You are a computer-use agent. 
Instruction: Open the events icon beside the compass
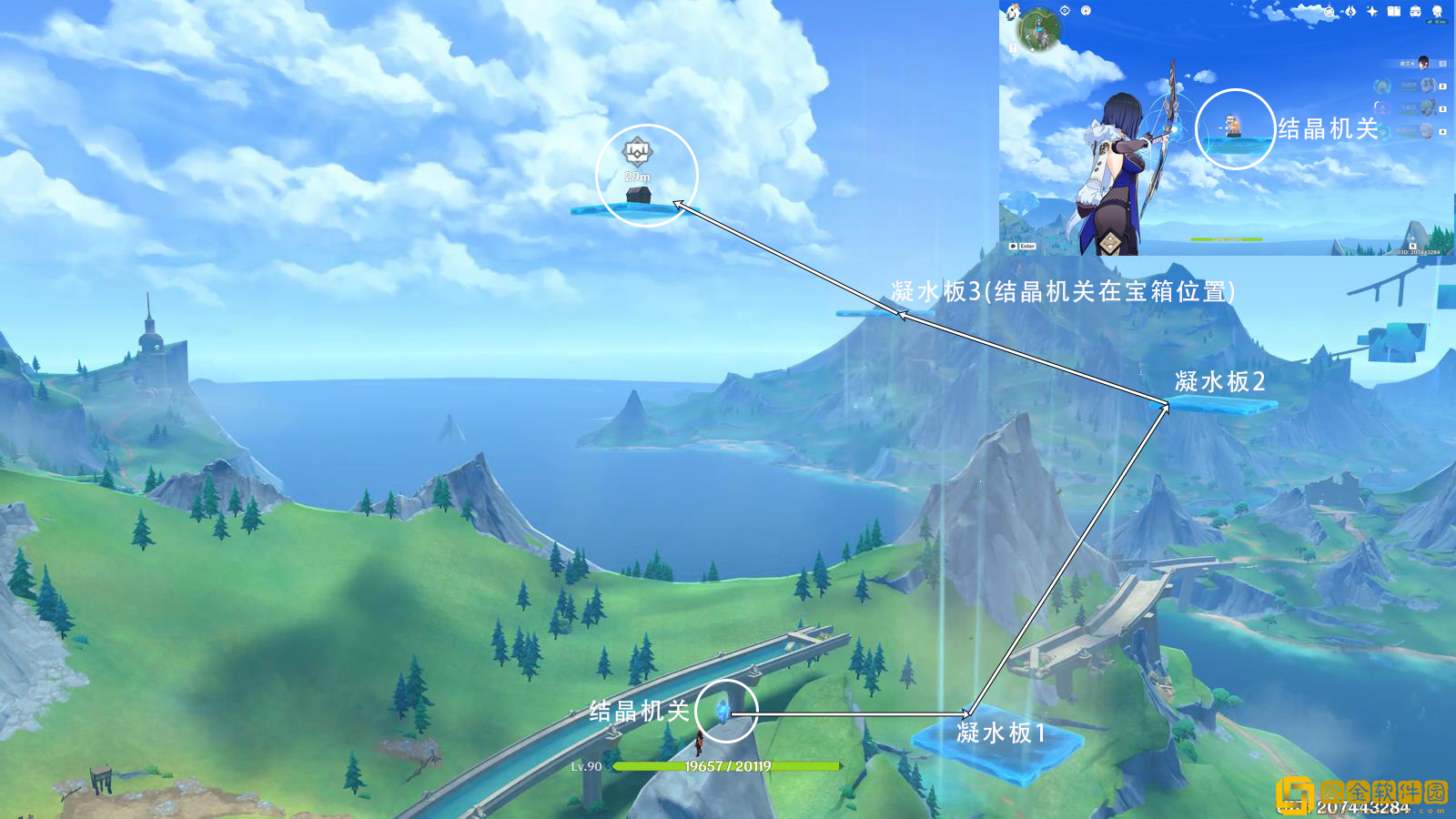click(x=1350, y=11)
